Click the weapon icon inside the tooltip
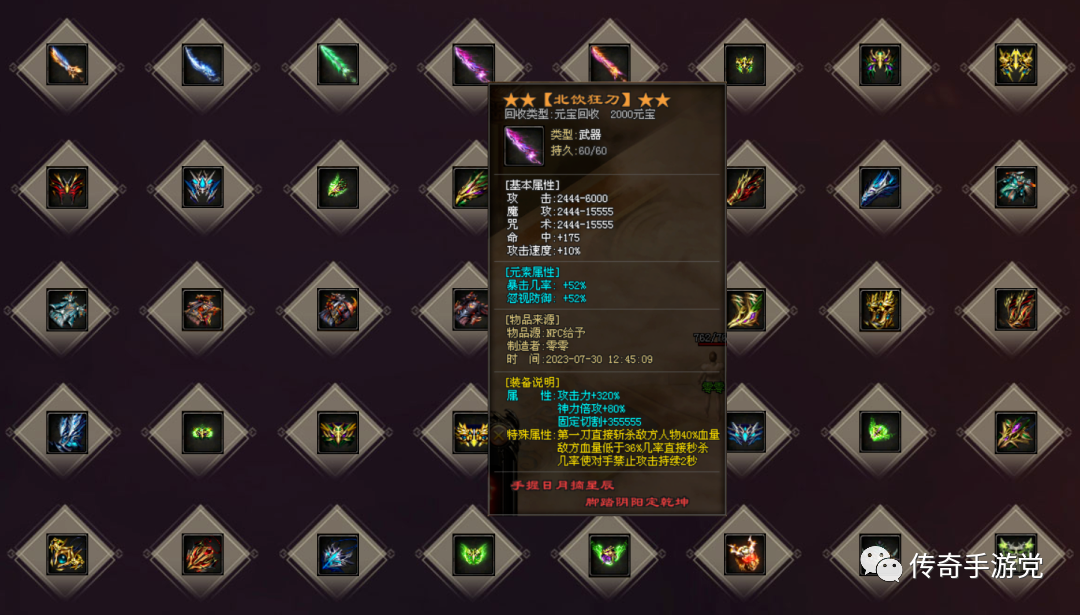The height and width of the screenshot is (615, 1080). pos(524,145)
